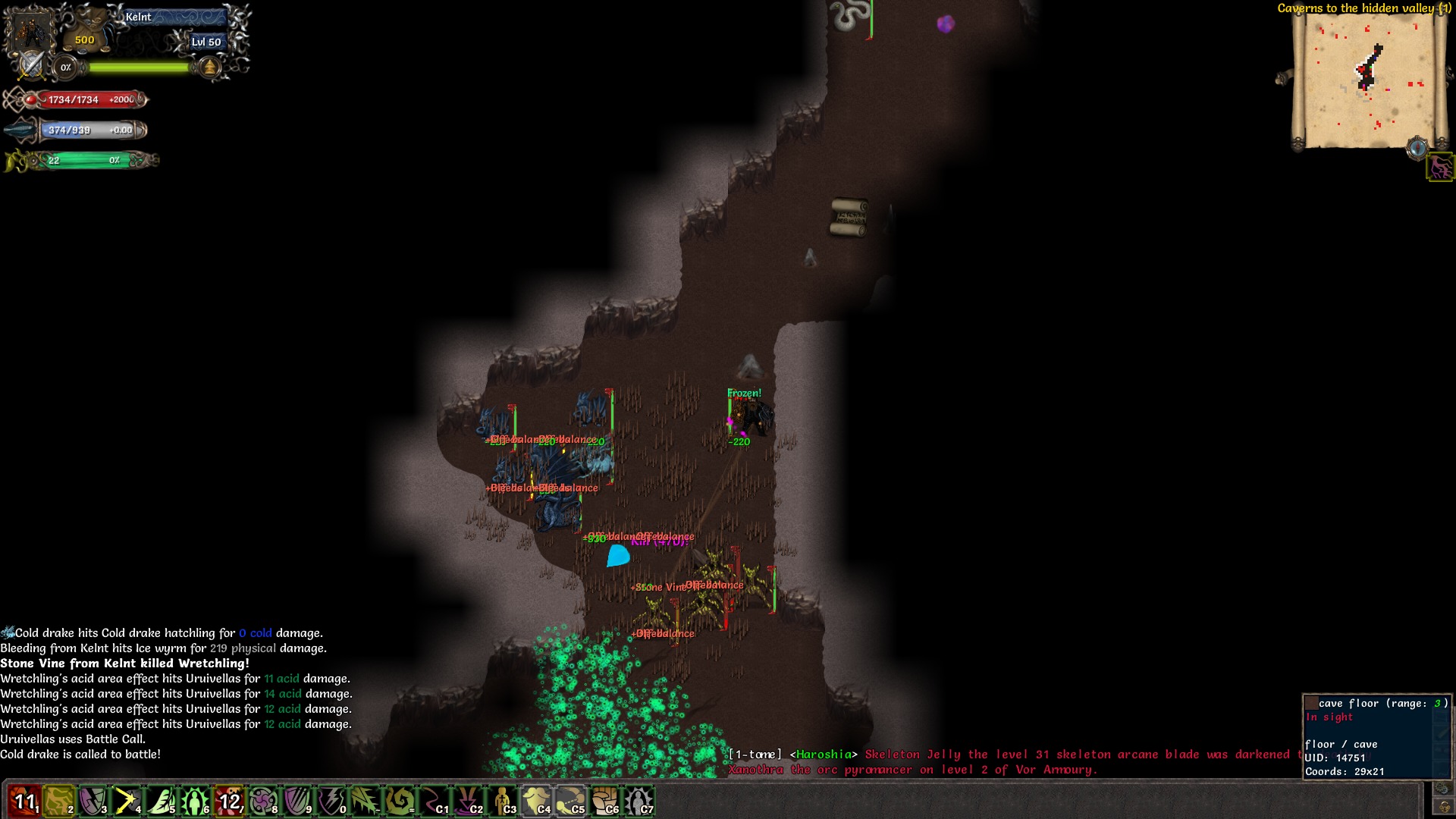
Task: Activate the golden figure talent bound to C3
Action: pos(501,800)
